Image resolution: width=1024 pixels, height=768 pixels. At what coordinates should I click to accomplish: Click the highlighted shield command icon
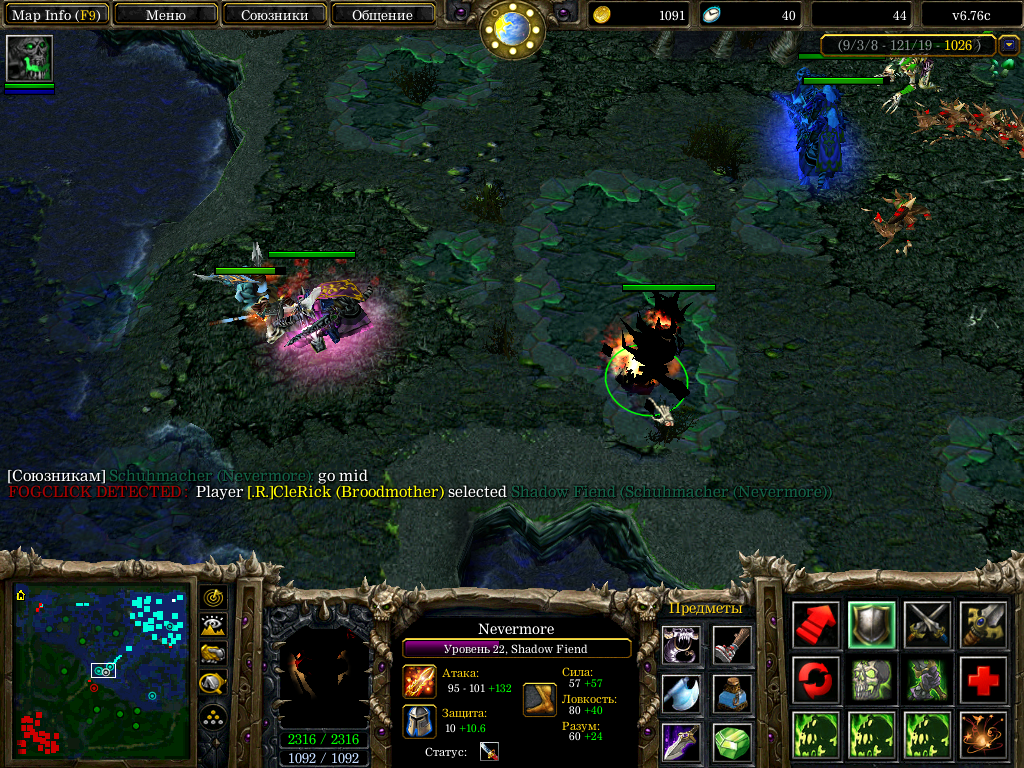click(872, 625)
